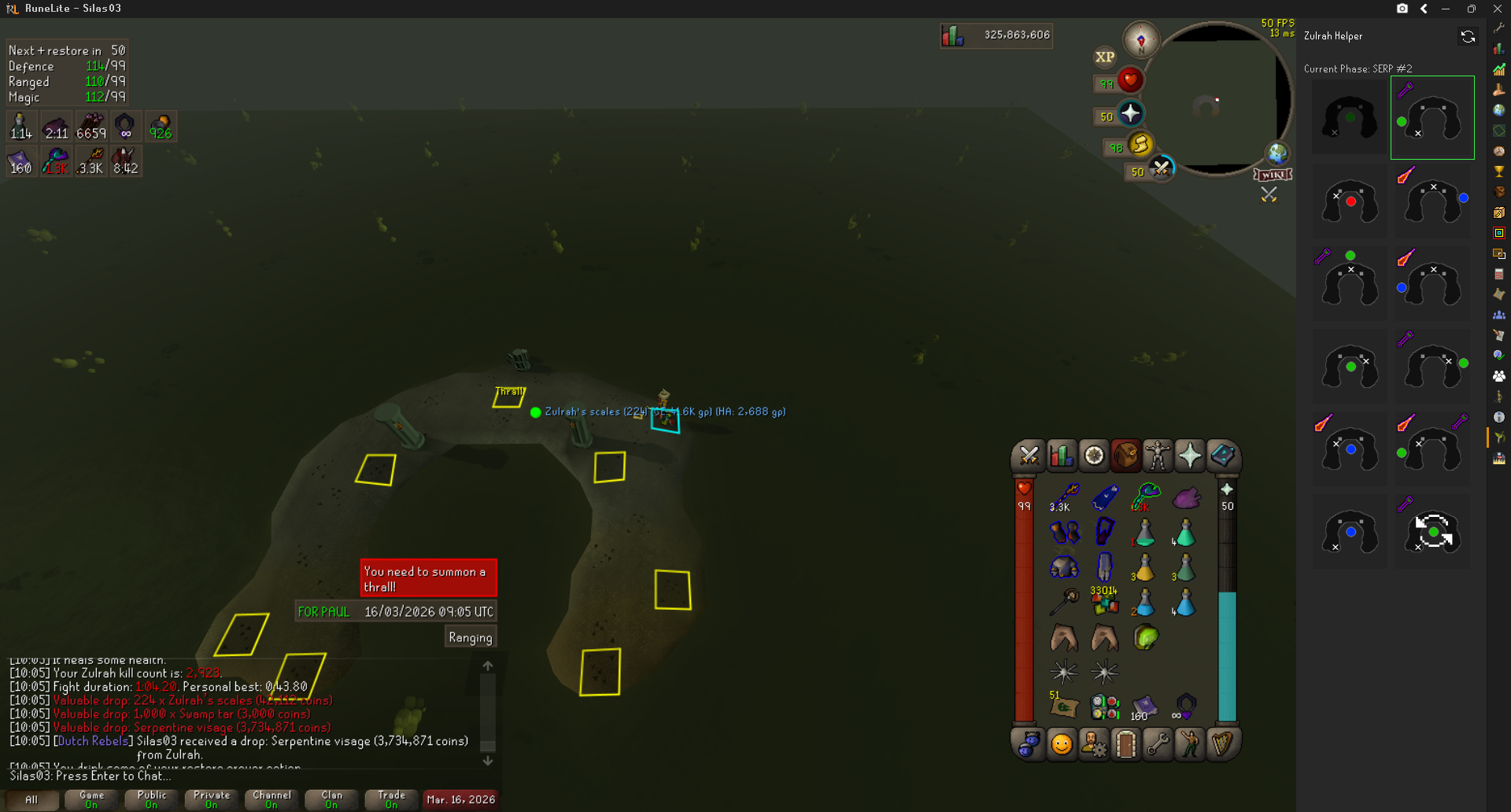Select the green slayer helmet in inventory

(x=1146, y=637)
